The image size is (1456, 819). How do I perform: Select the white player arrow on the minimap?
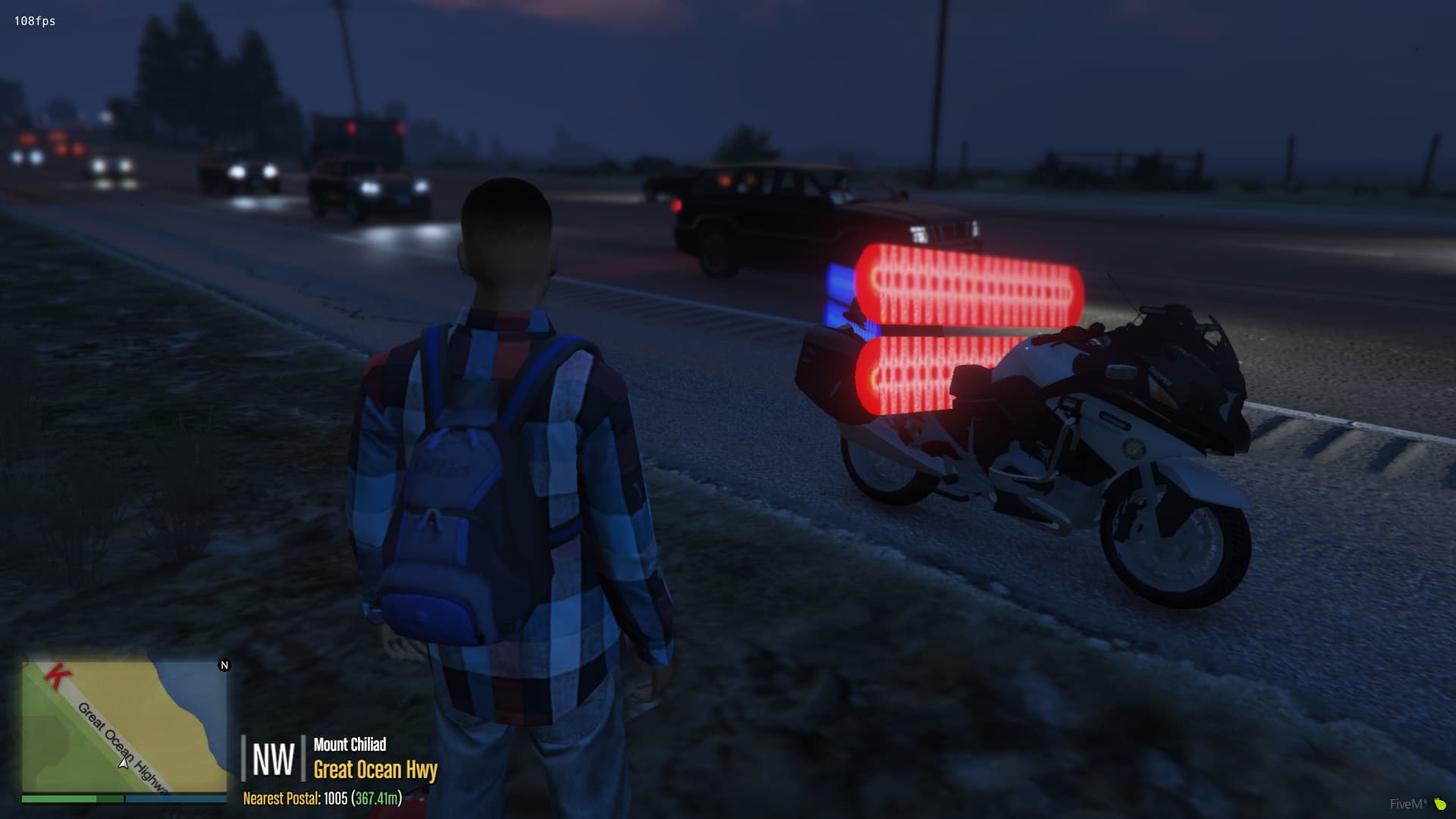[x=124, y=764]
